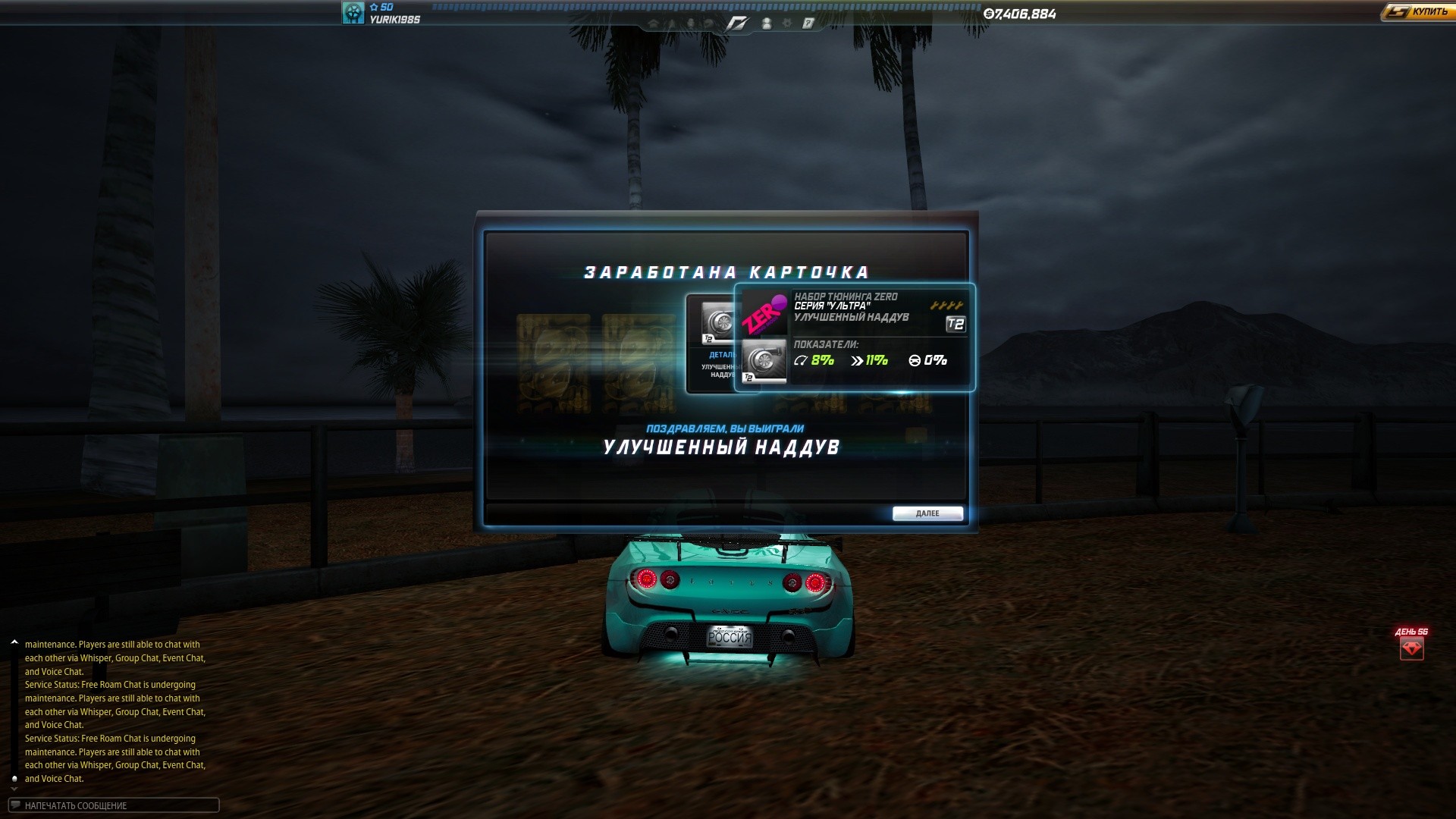Click the YURIK1985 driver avatar
The image size is (1456, 819).
(x=353, y=13)
